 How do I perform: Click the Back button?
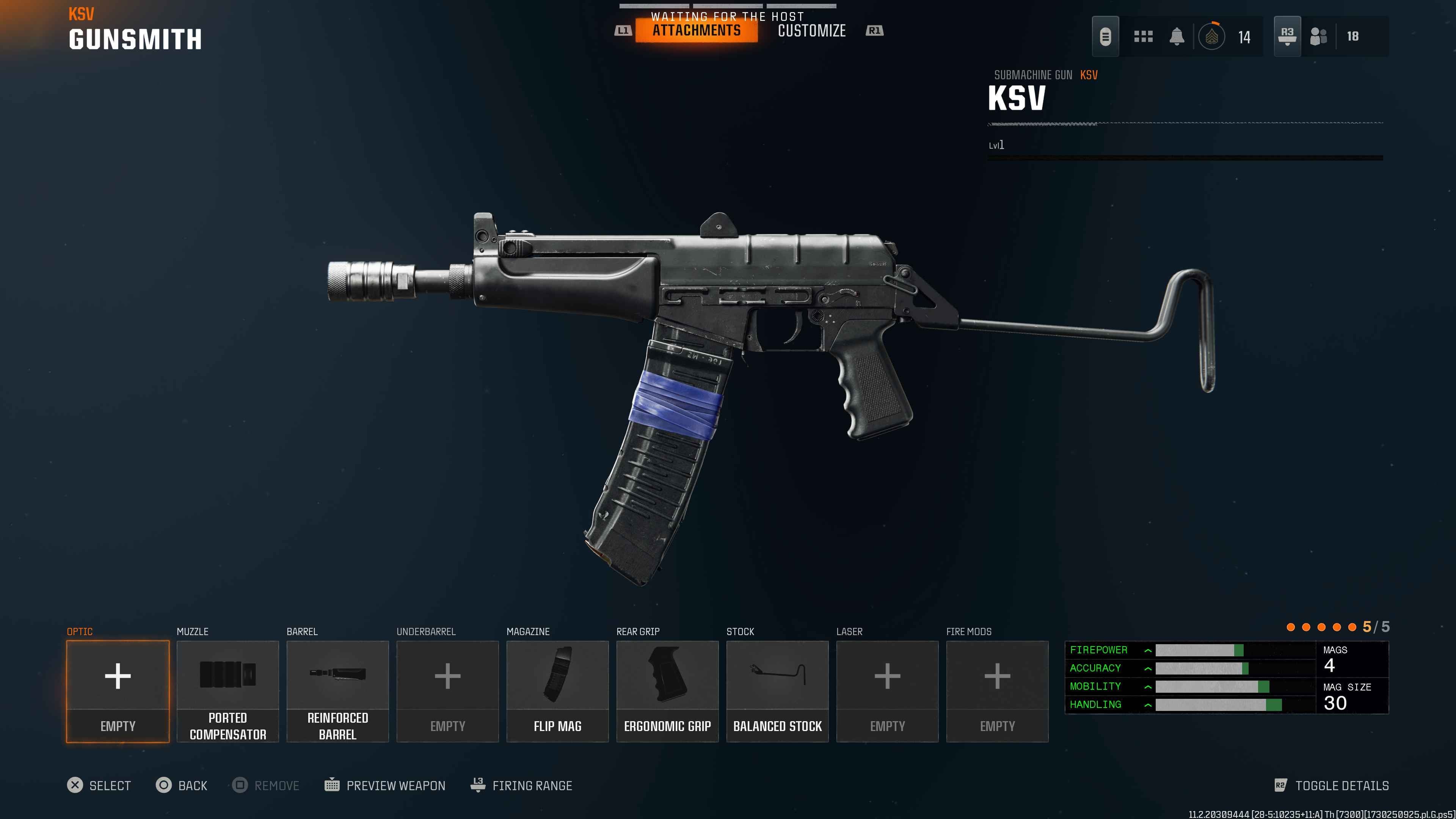coord(182,785)
